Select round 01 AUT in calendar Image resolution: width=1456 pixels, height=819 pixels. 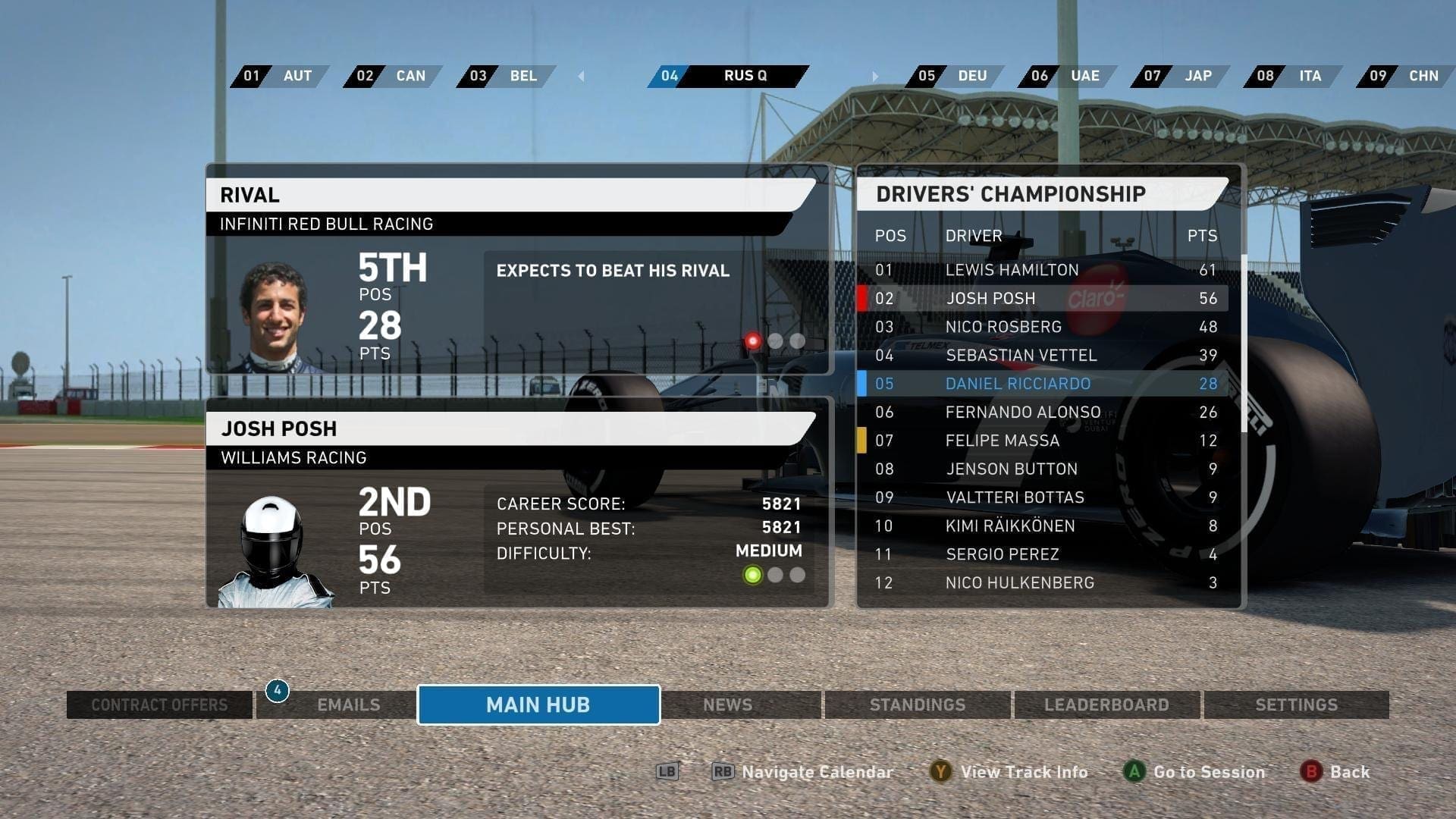pyautogui.click(x=279, y=76)
